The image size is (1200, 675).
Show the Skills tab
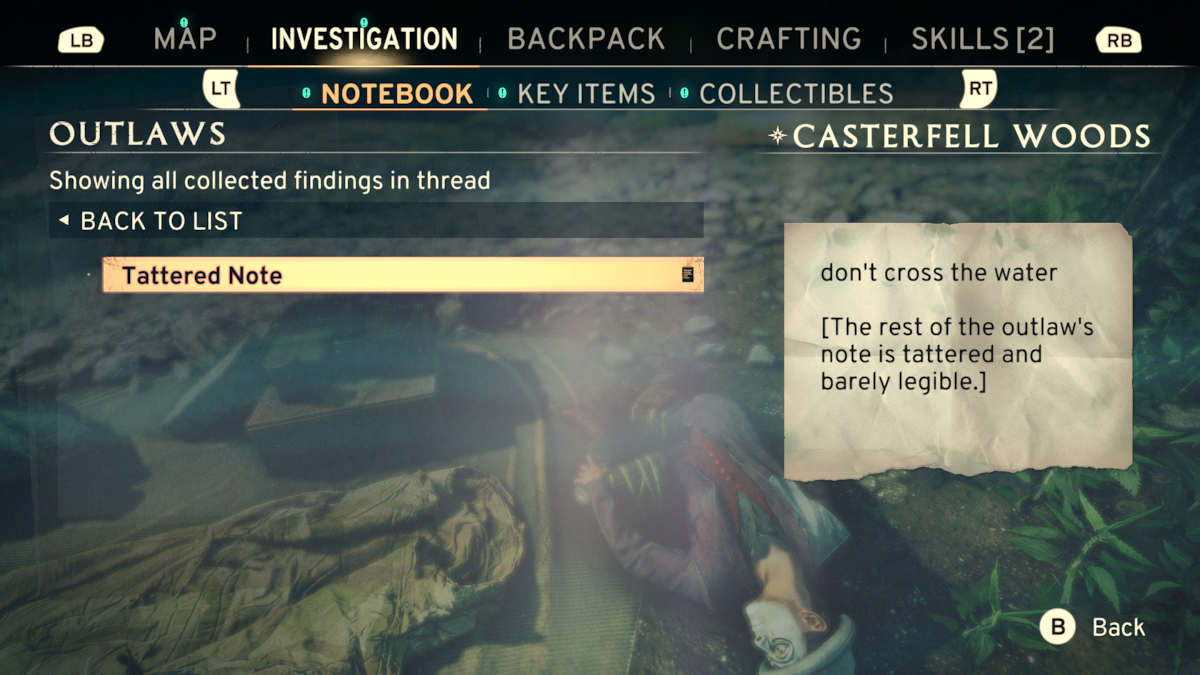point(982,39)
